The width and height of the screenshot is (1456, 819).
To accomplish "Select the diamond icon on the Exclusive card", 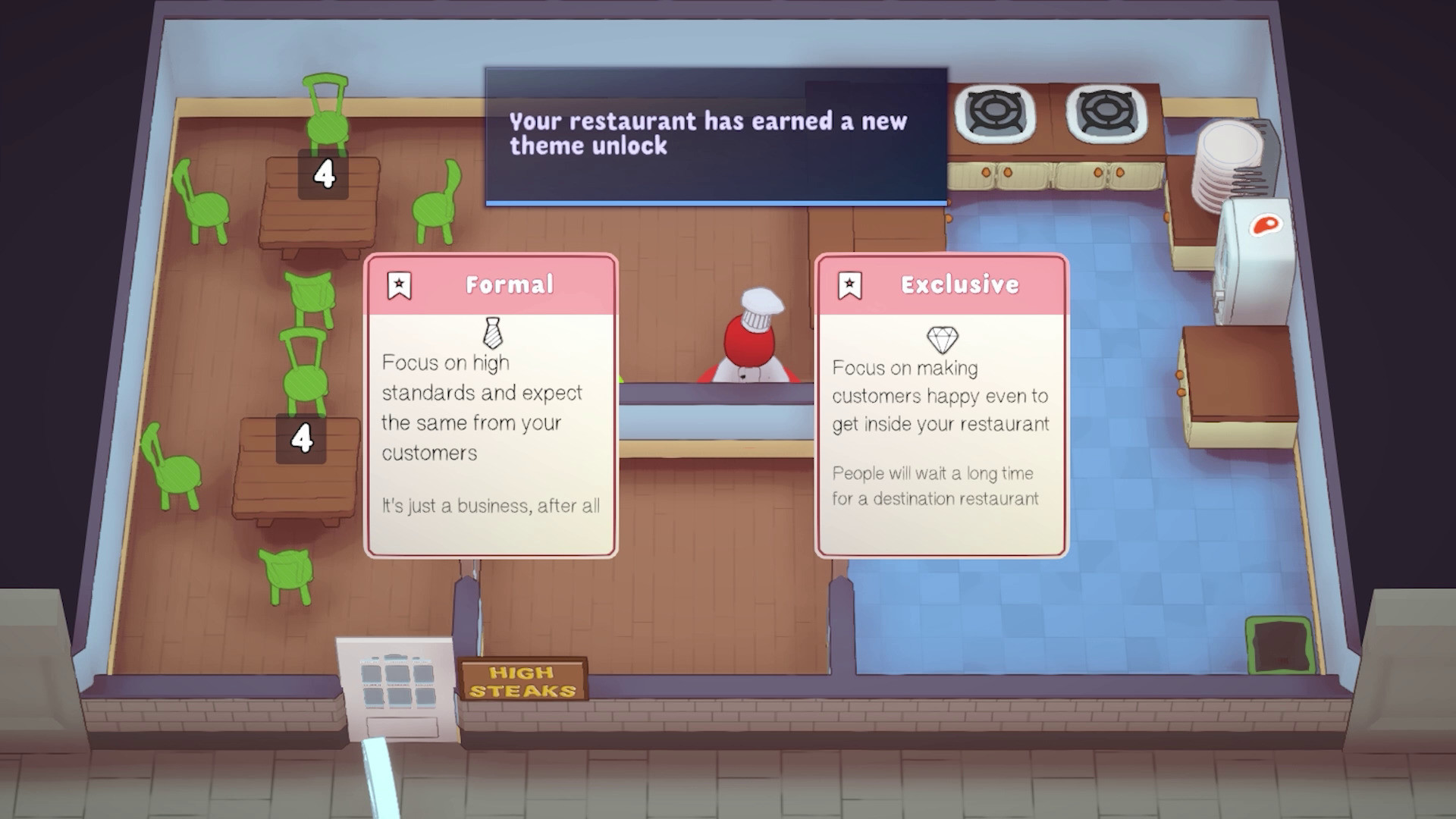I will [943, 339].
